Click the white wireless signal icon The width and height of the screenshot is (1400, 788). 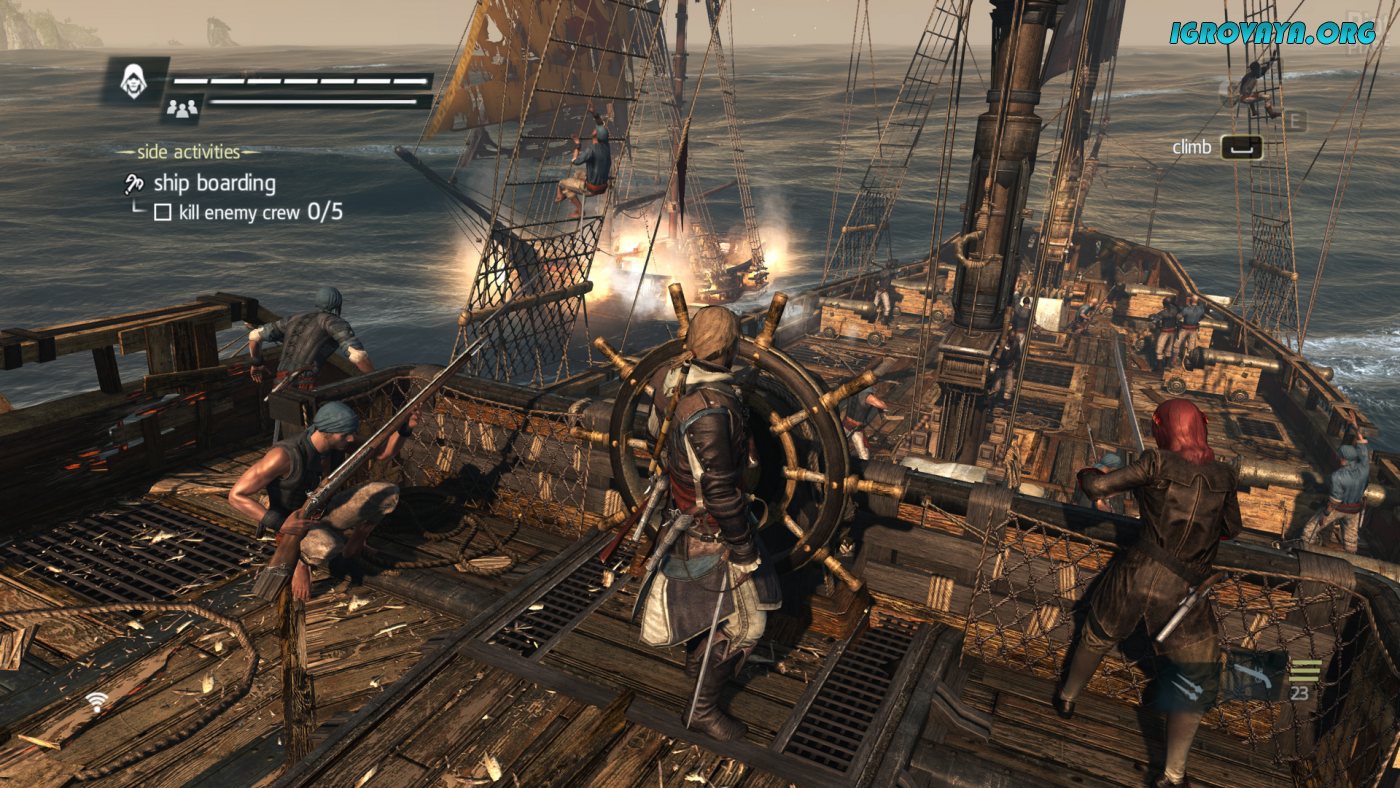coord(97,701)
